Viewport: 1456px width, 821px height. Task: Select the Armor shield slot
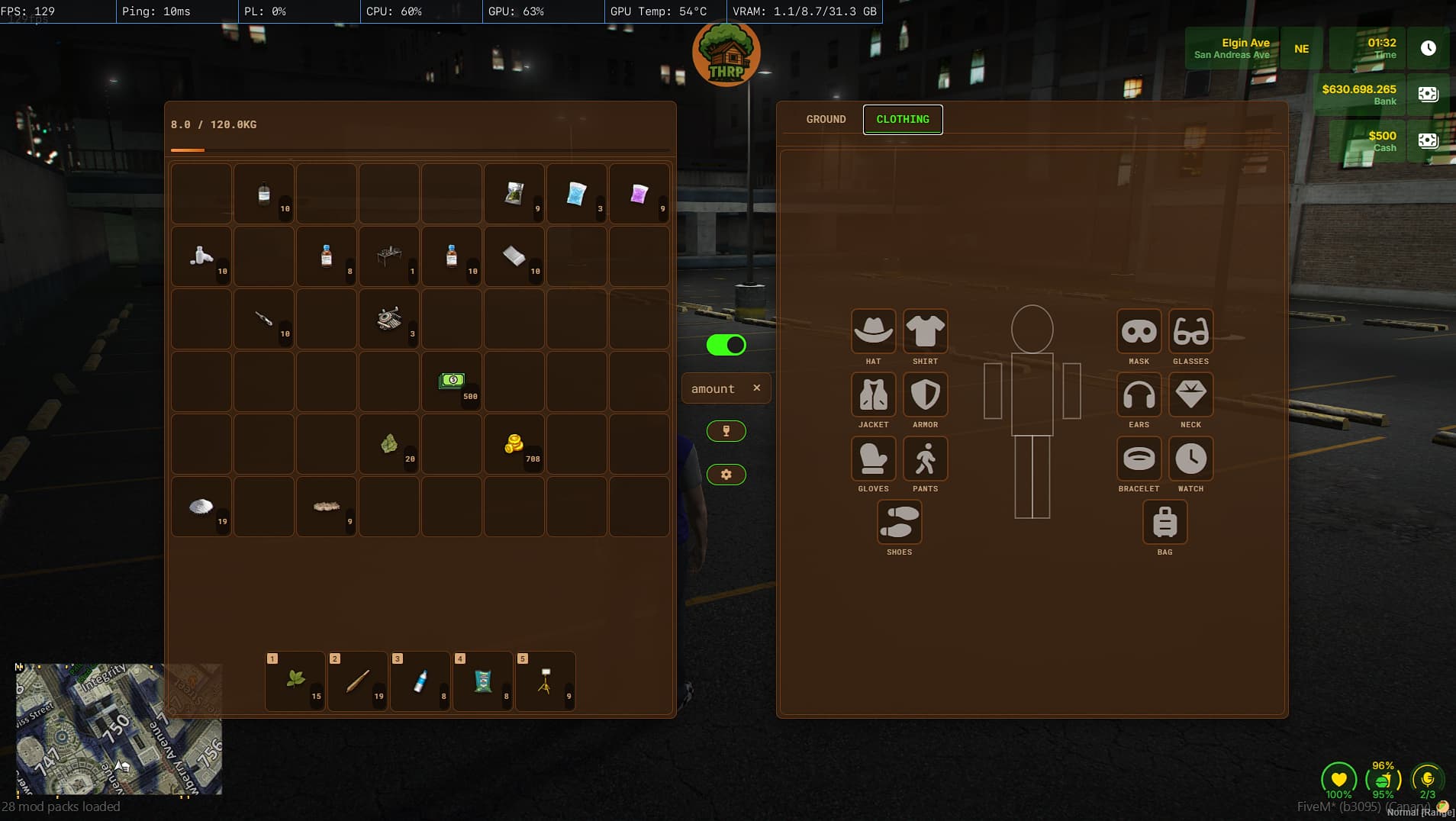click(925, 394)
